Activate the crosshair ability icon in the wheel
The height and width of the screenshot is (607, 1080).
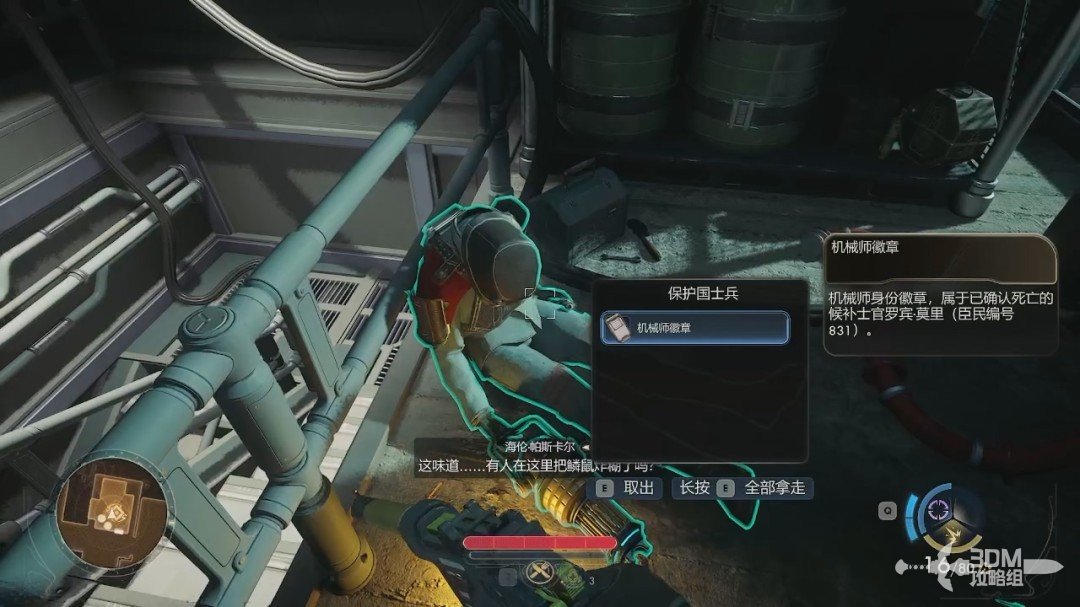click(x=939, y=509)
